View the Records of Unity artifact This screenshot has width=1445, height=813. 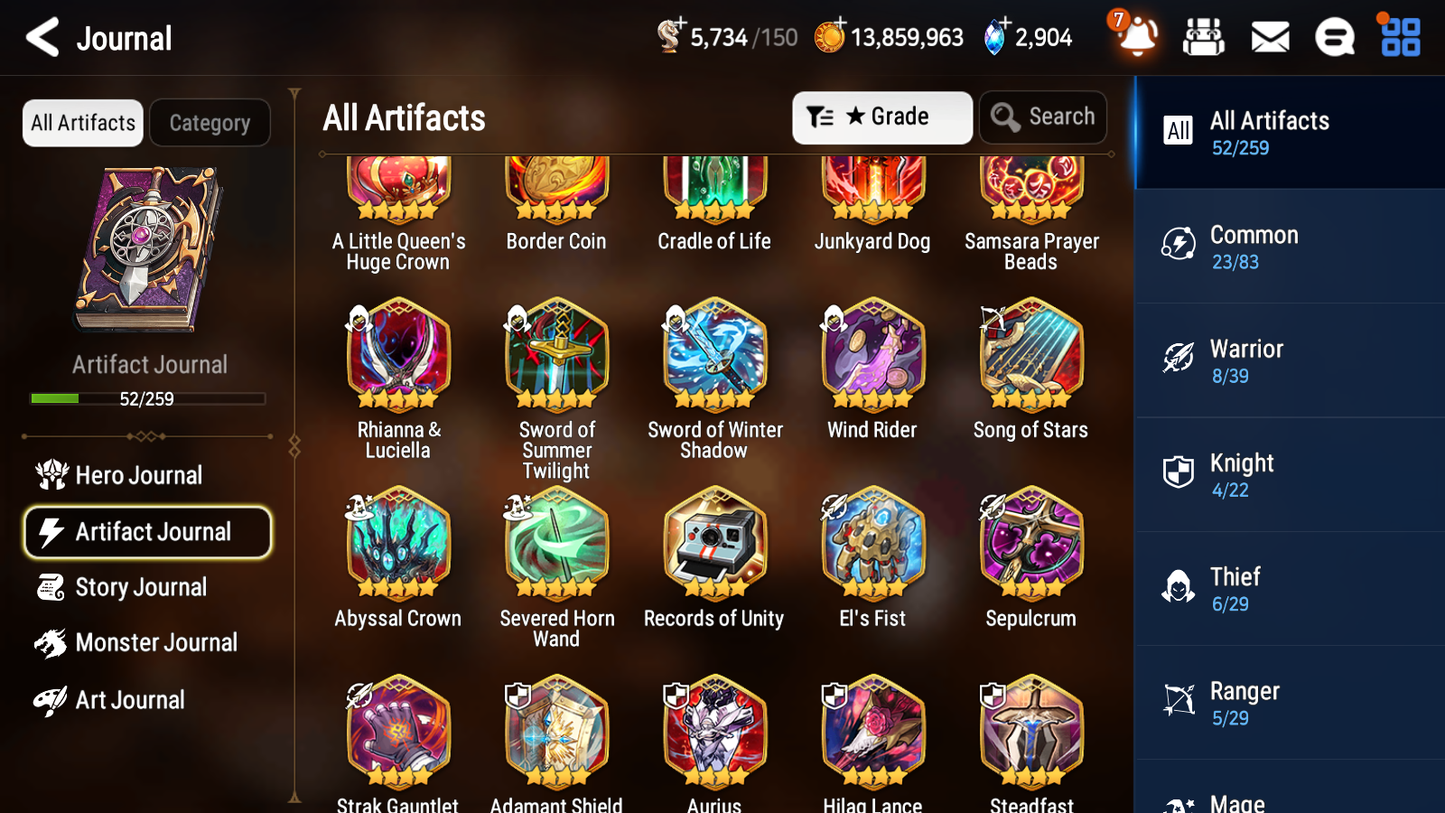coord(713,545)
